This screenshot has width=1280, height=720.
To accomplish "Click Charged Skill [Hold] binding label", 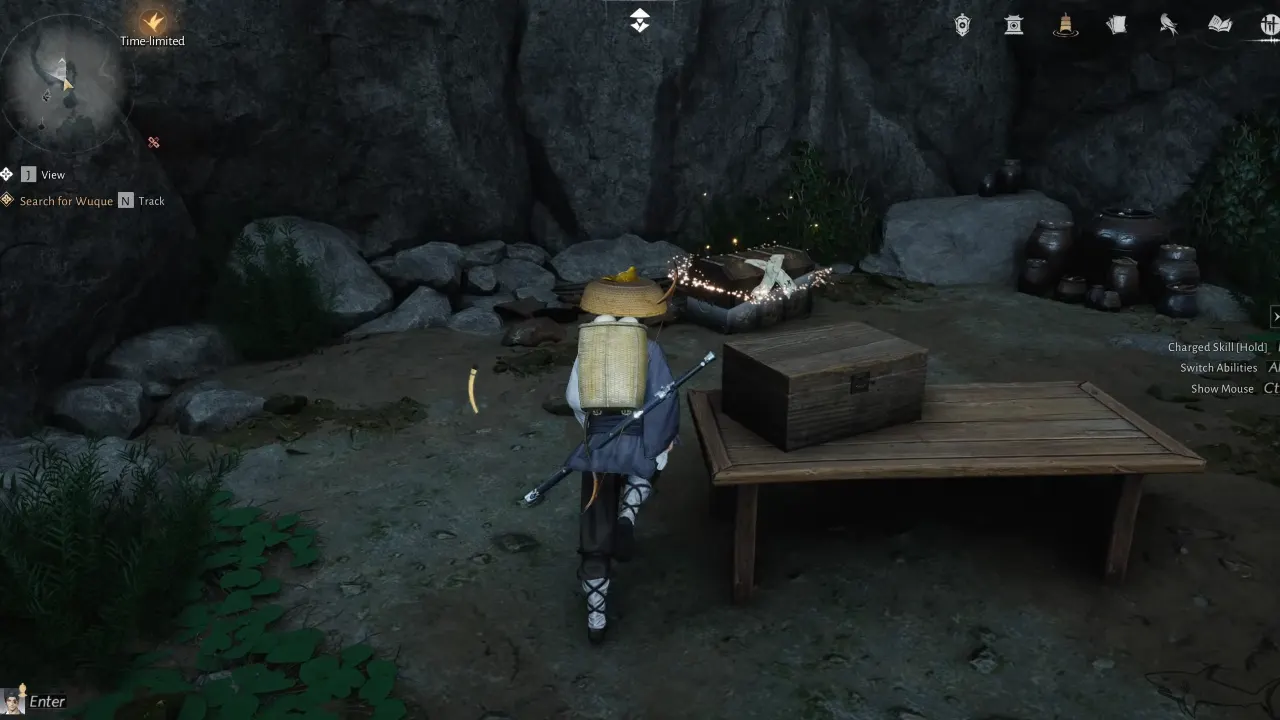I will (1216, 346).
